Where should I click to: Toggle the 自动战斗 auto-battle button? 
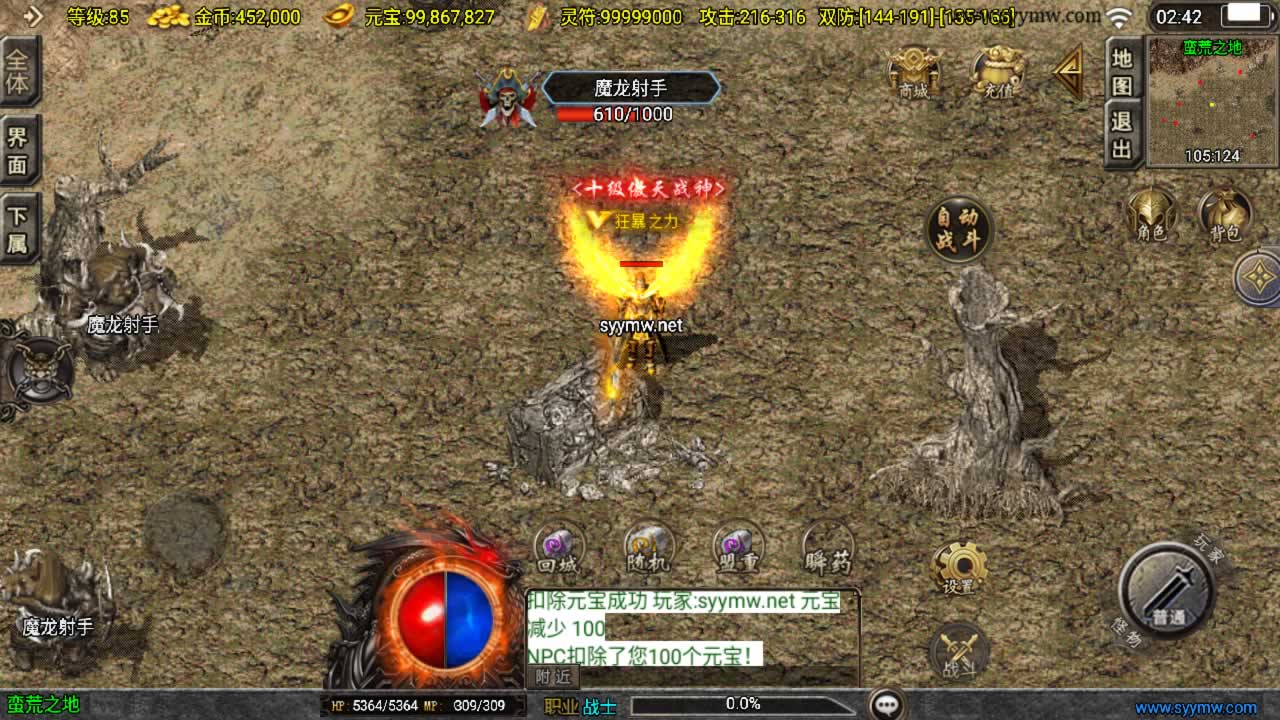click(959, 230)
